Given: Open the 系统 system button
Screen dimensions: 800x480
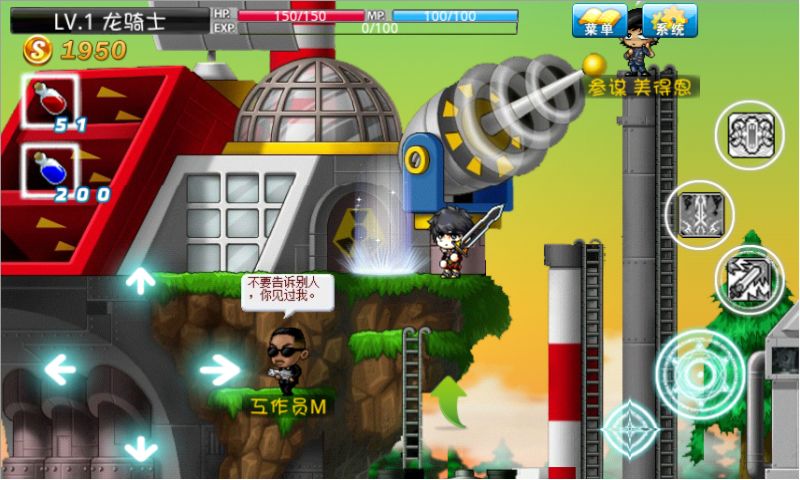Looking at the screenshot, I should pyautogui.click(x=669, y=21).
